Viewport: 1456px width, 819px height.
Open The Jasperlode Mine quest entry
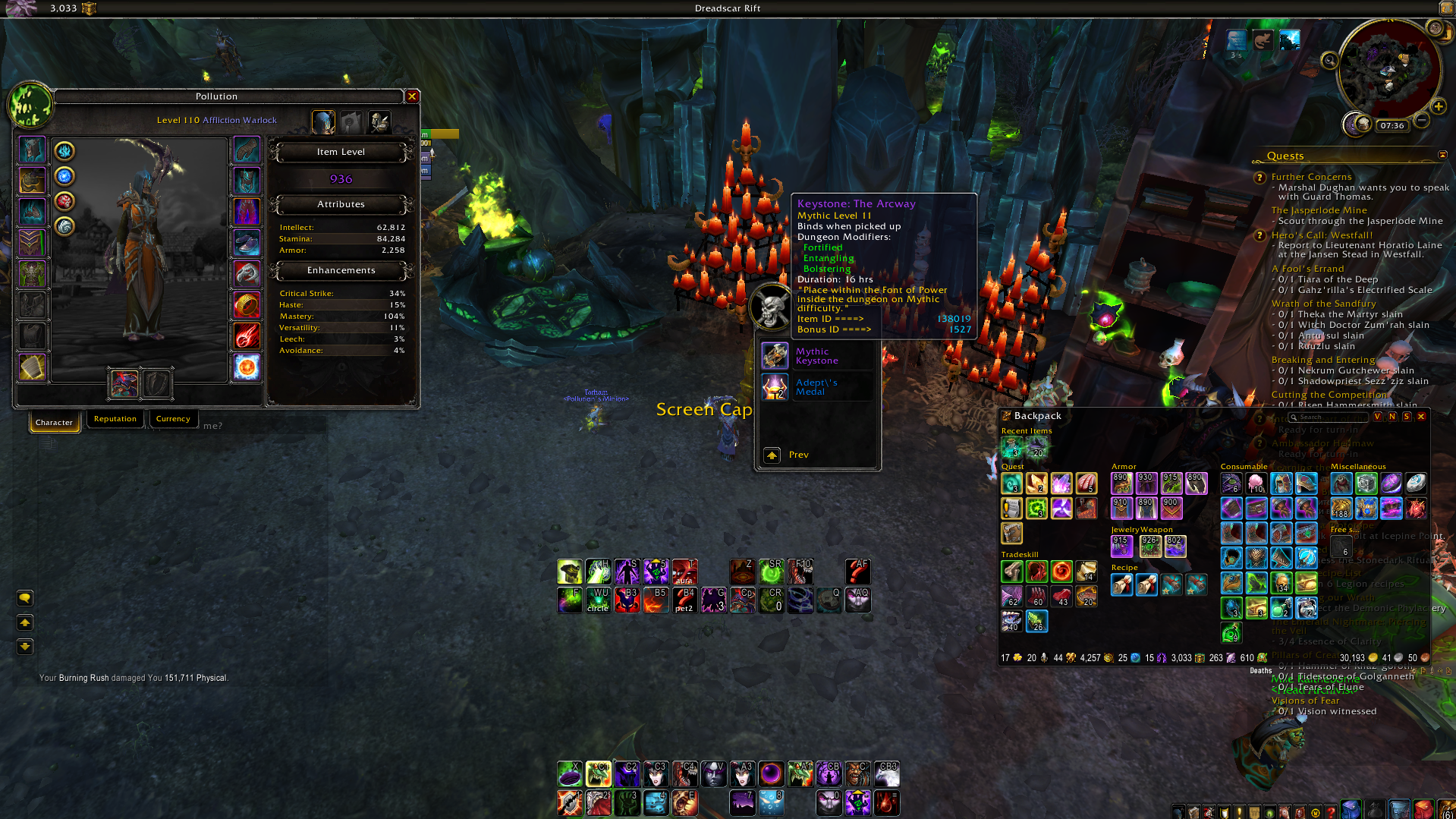point(1319,210)
